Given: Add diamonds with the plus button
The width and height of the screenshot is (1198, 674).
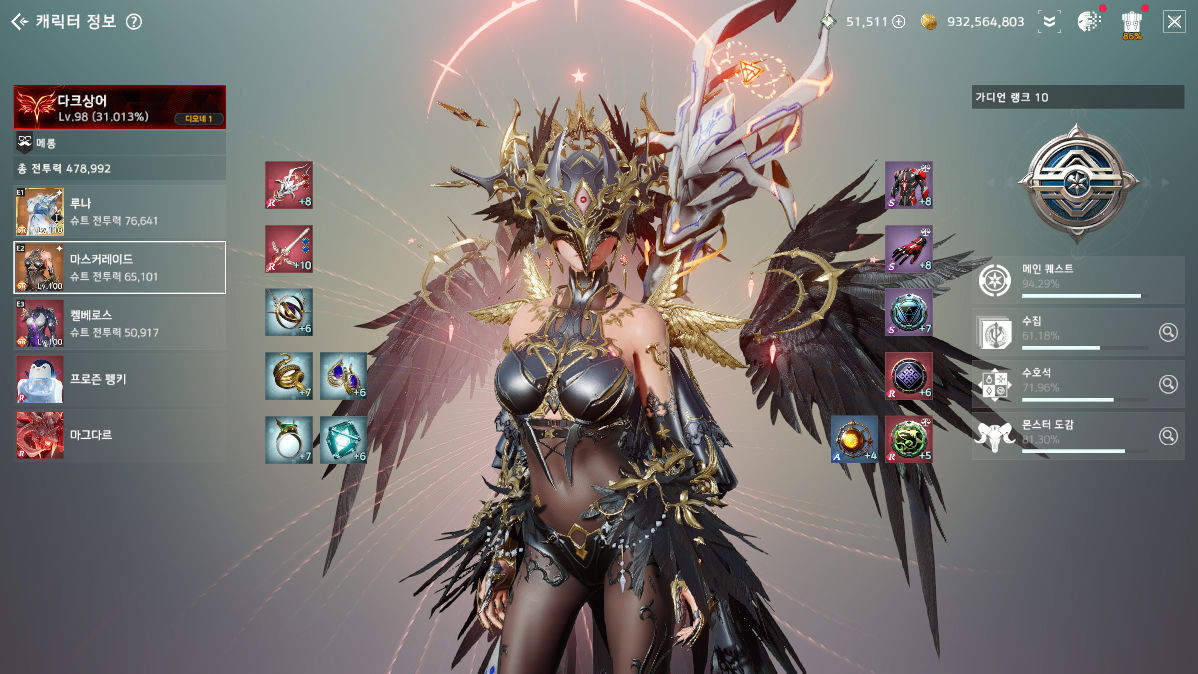Looking at the screenshot, I should click(x=898, y=22).
